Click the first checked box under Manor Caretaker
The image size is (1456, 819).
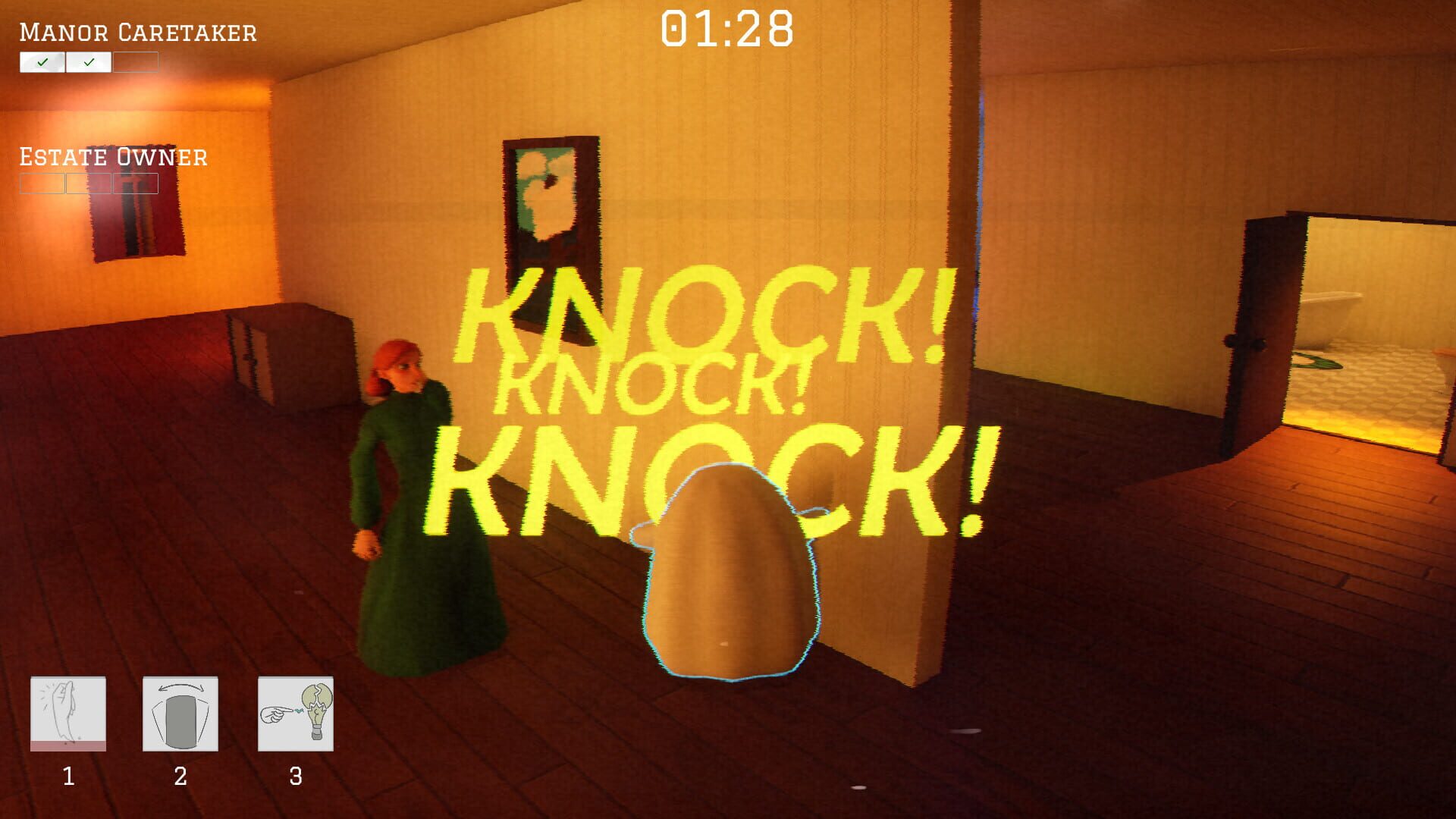click(43, 62)
